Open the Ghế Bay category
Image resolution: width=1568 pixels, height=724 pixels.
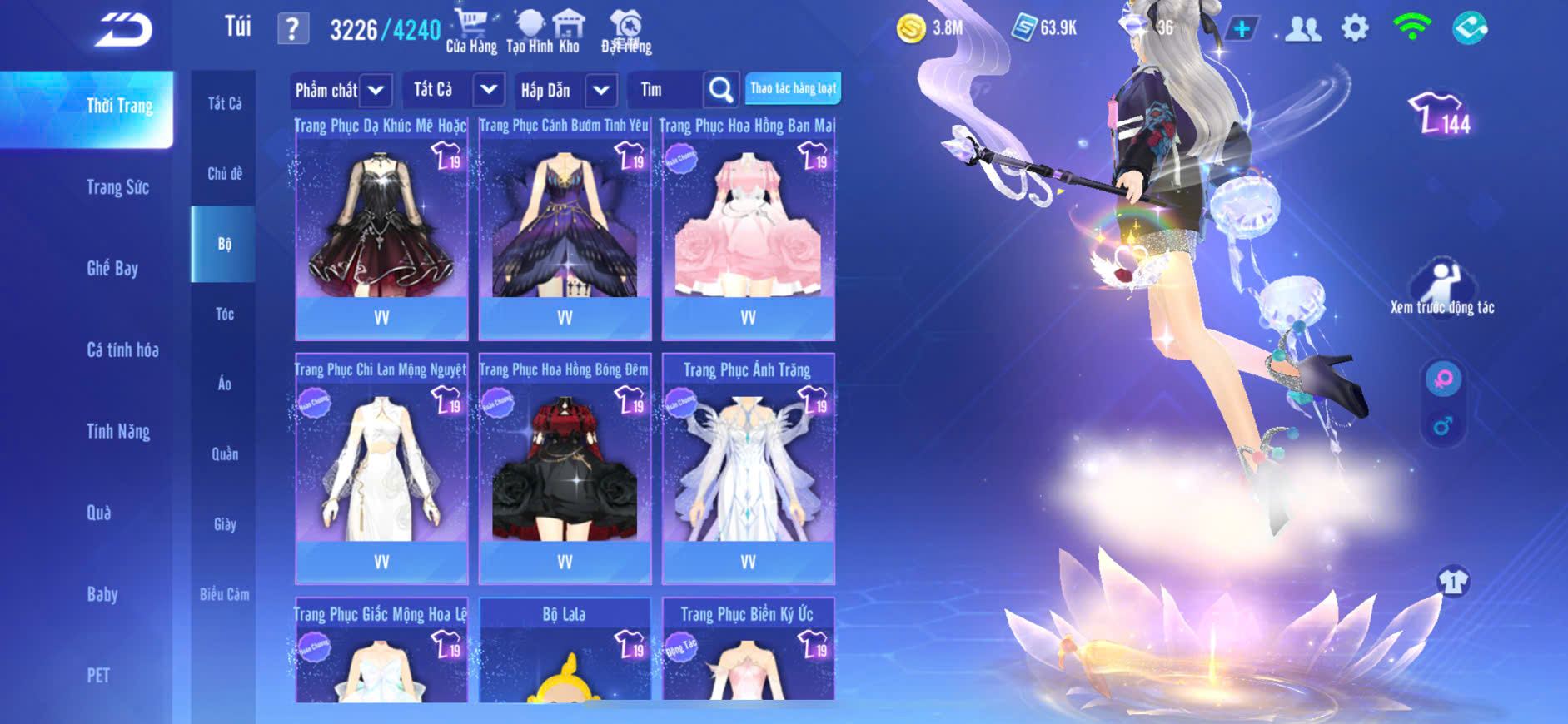click(112, 268)
